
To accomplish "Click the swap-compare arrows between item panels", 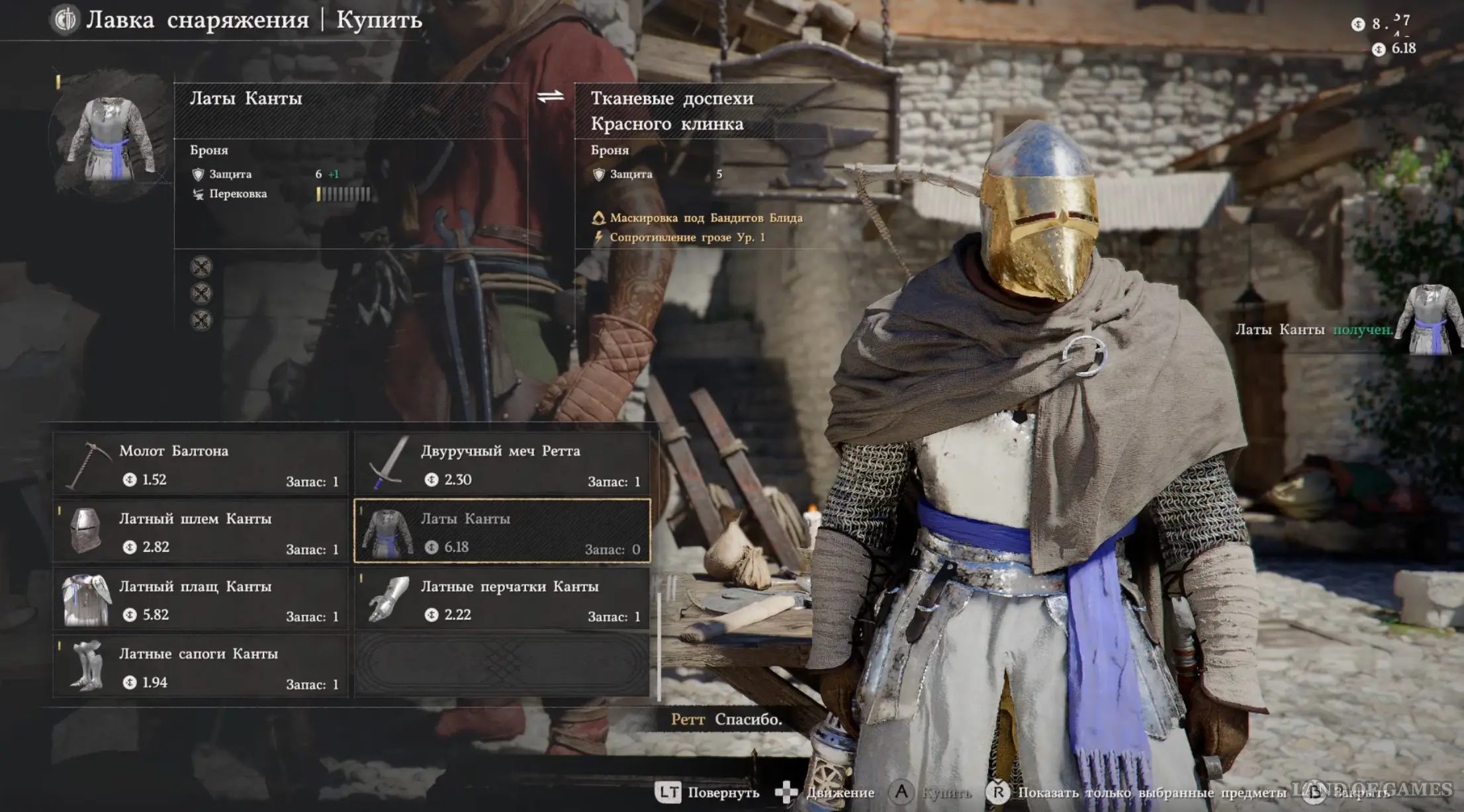I will pyautogui.click(x=551, y=97).
